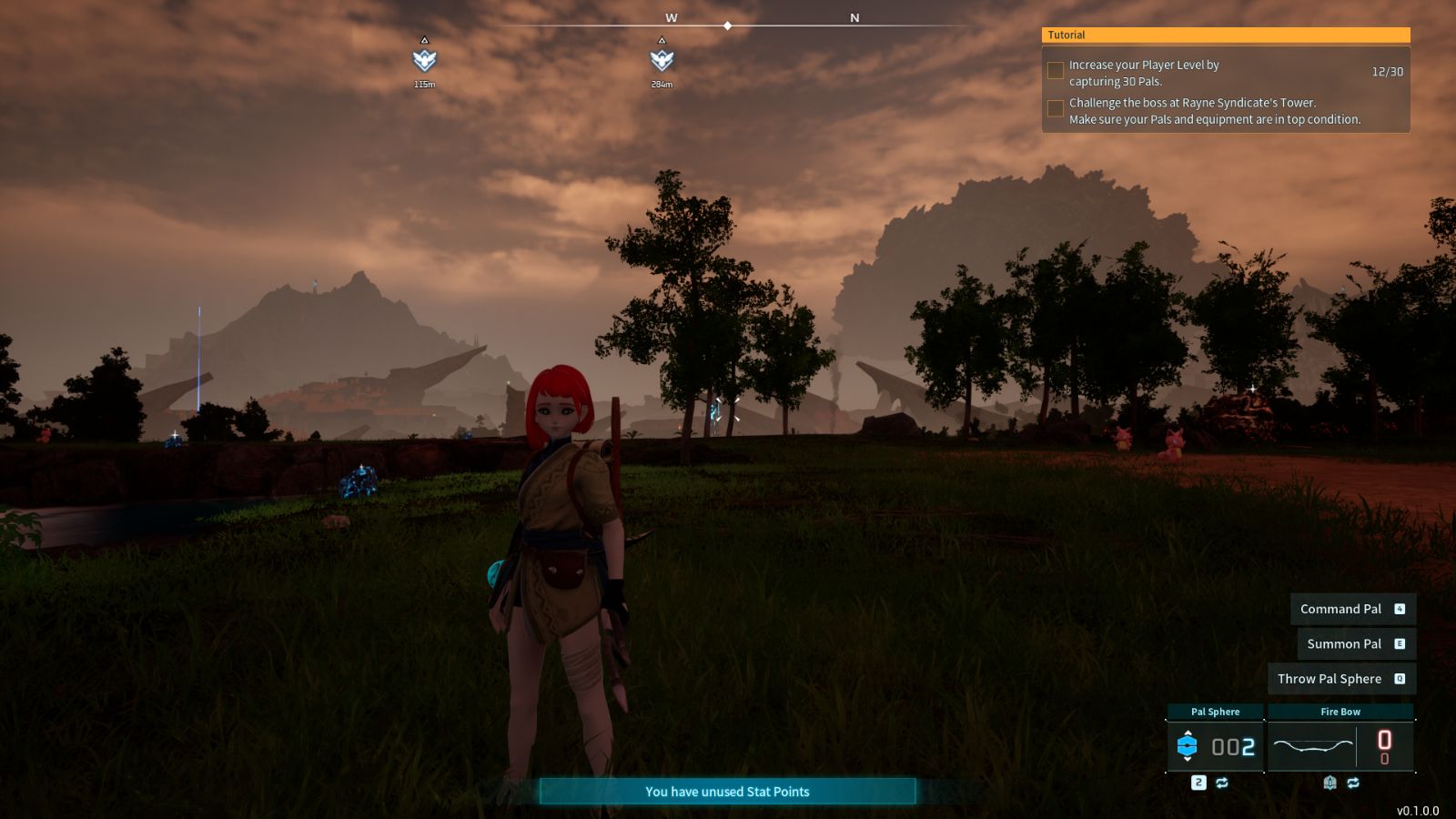Image resolution: width=1456 pixels, height=819 pixels.
Task: Click the unused Stat Points notification banner
Action: pyautogui.click(x=727, y=792)
